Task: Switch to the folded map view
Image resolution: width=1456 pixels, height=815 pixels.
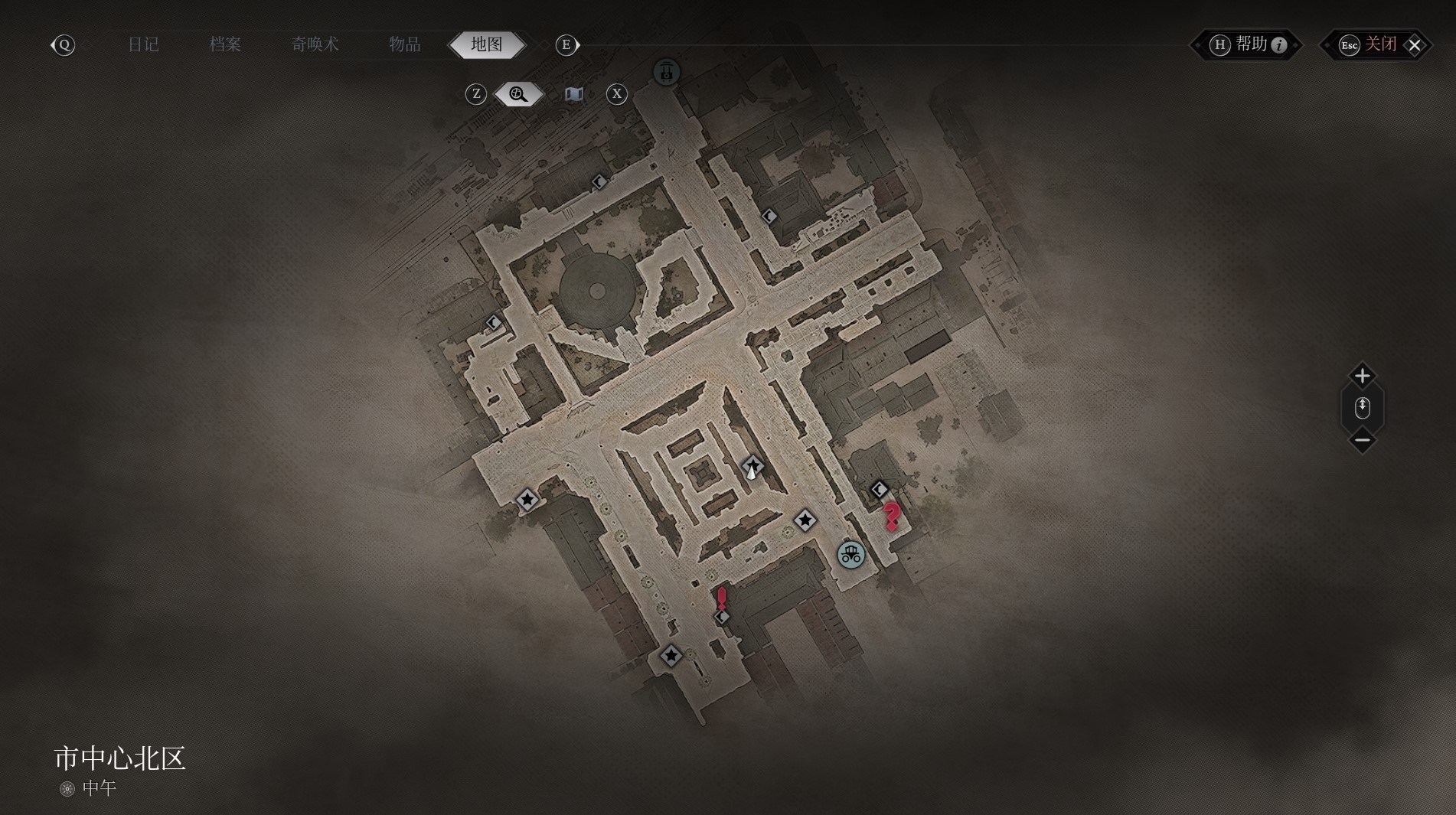Action: tap(573, 94)
